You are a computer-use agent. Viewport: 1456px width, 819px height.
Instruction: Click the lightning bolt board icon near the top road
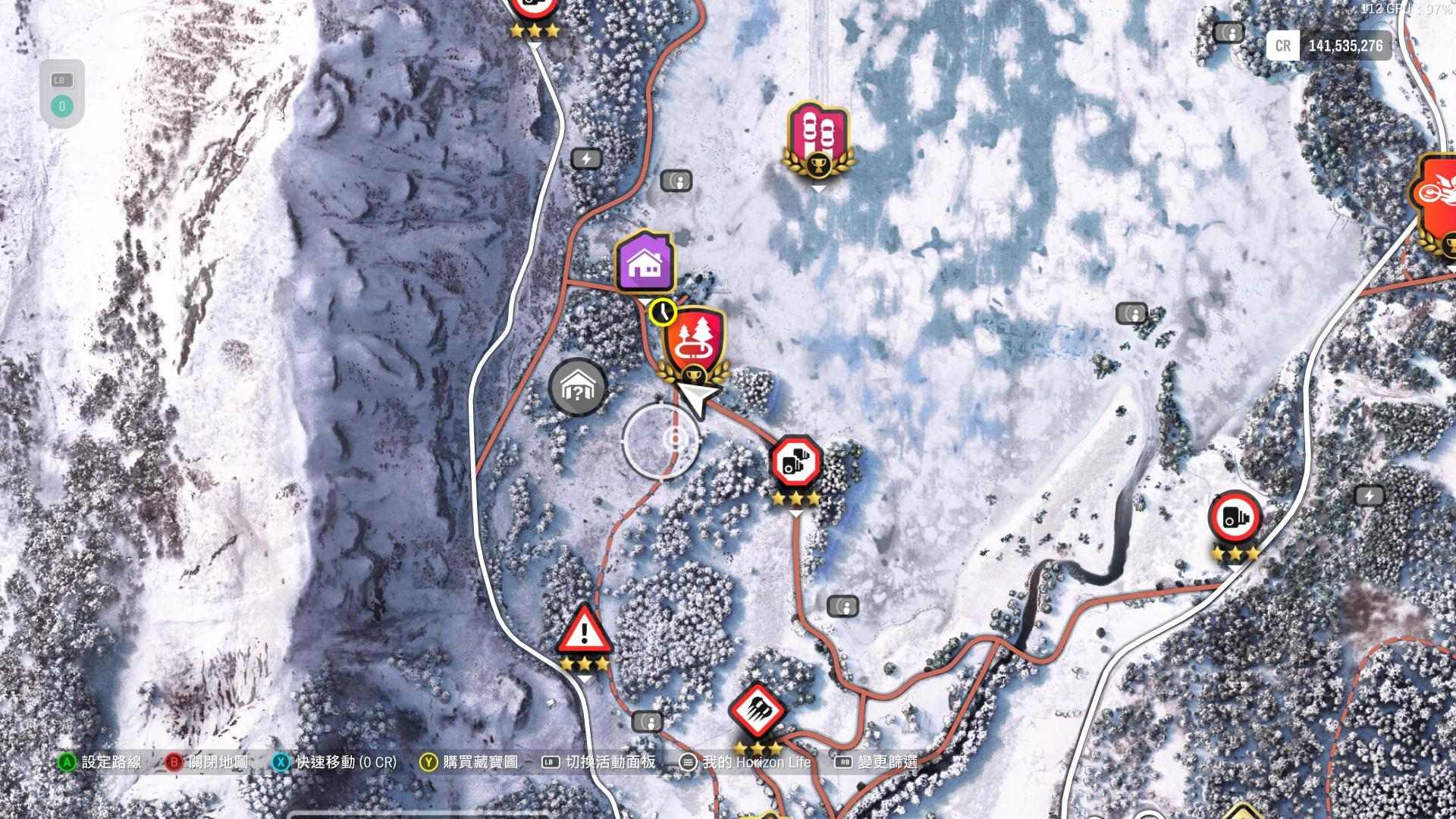pos(585,158)
